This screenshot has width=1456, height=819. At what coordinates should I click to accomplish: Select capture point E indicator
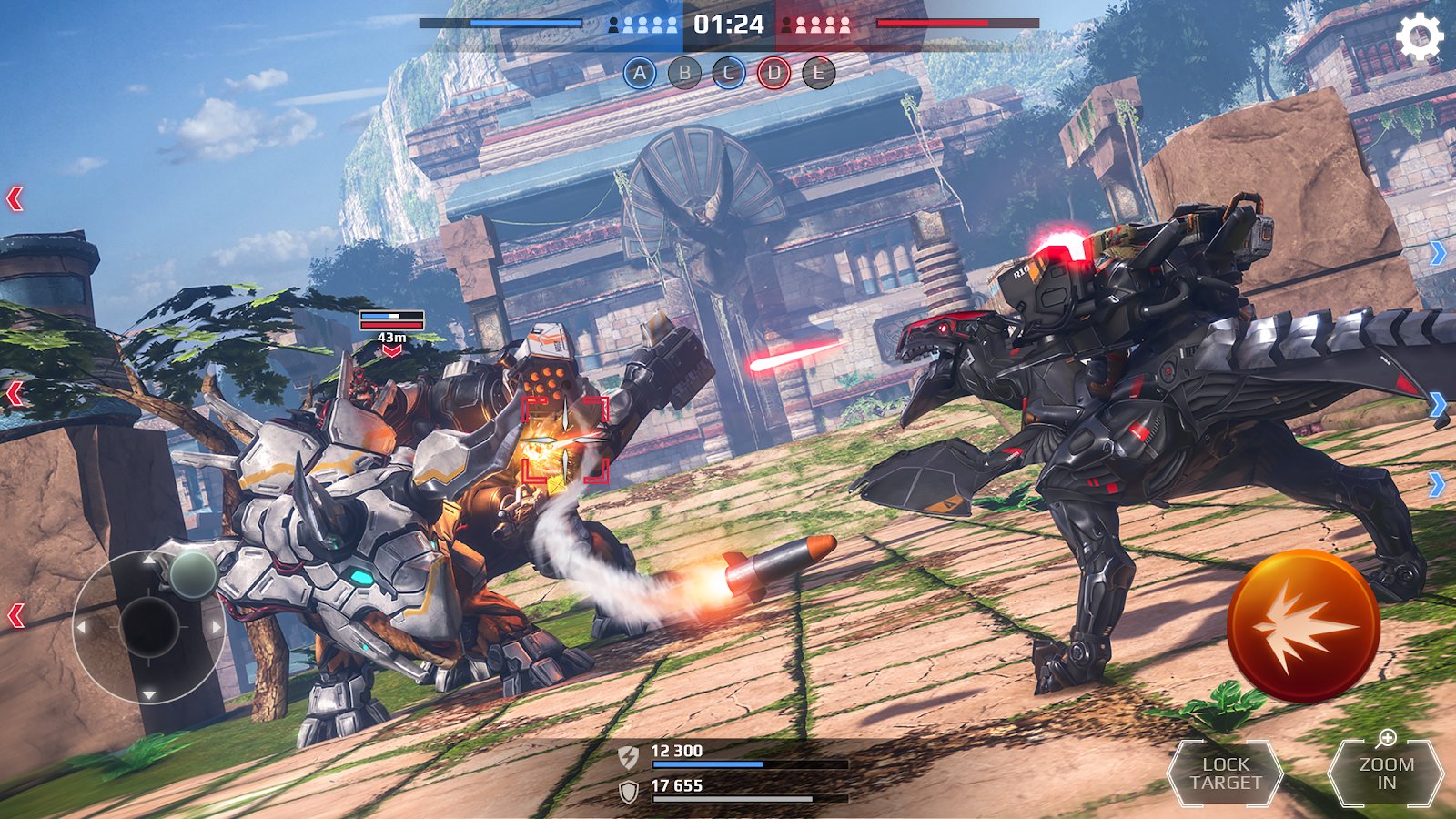(819, 73)
